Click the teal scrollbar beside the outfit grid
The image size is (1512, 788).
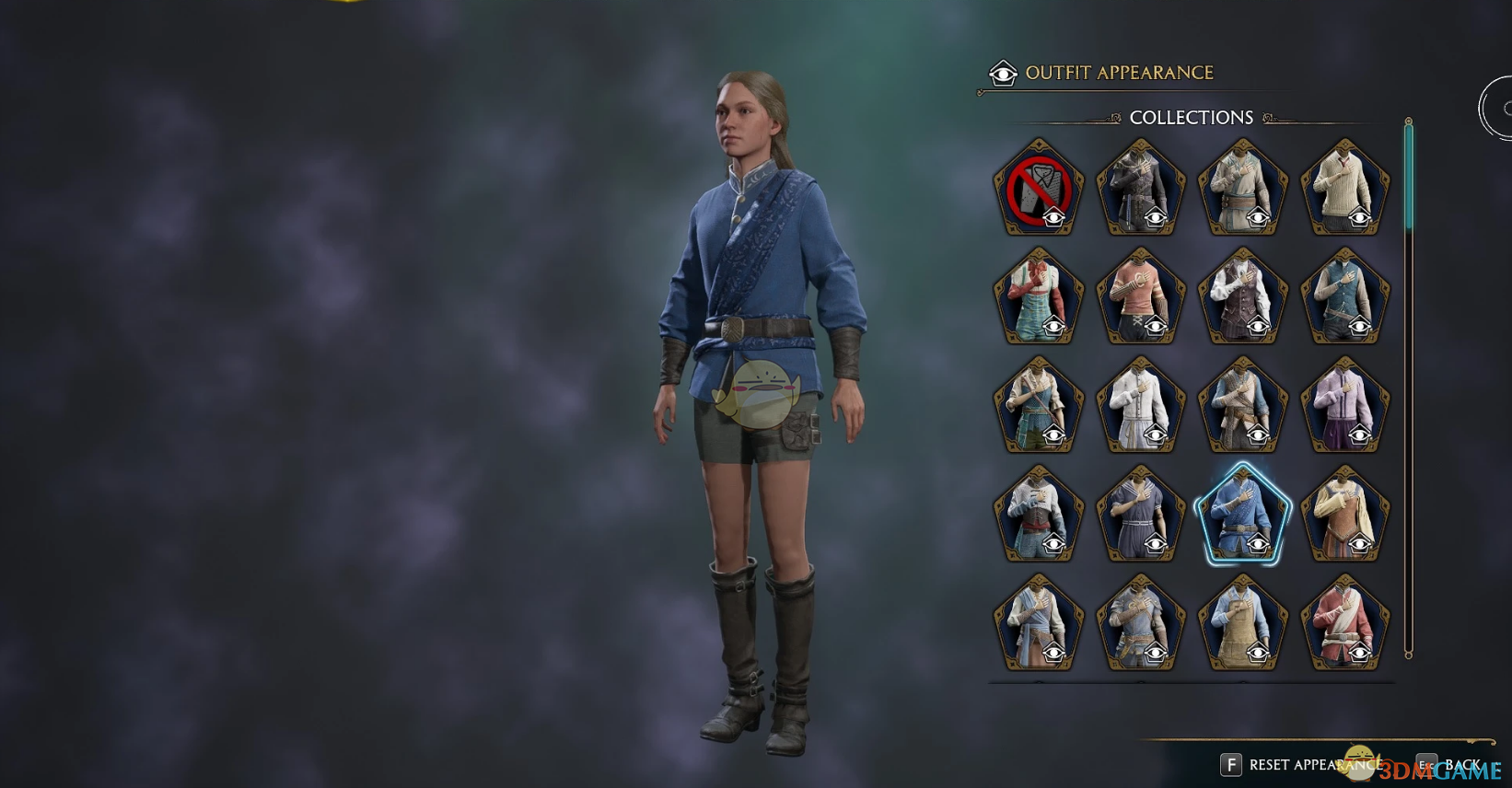[x=1406, y=175]
